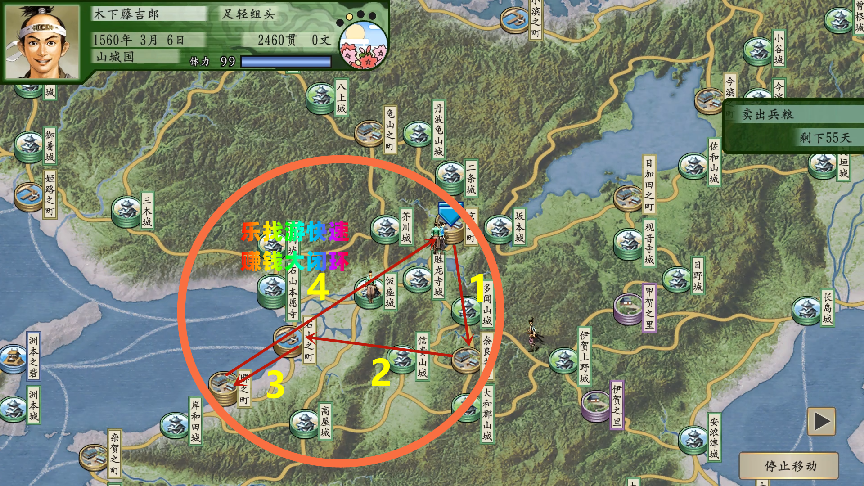Click the play arrow button
This screenshot has width=864, height=486.
pos(822,421)
